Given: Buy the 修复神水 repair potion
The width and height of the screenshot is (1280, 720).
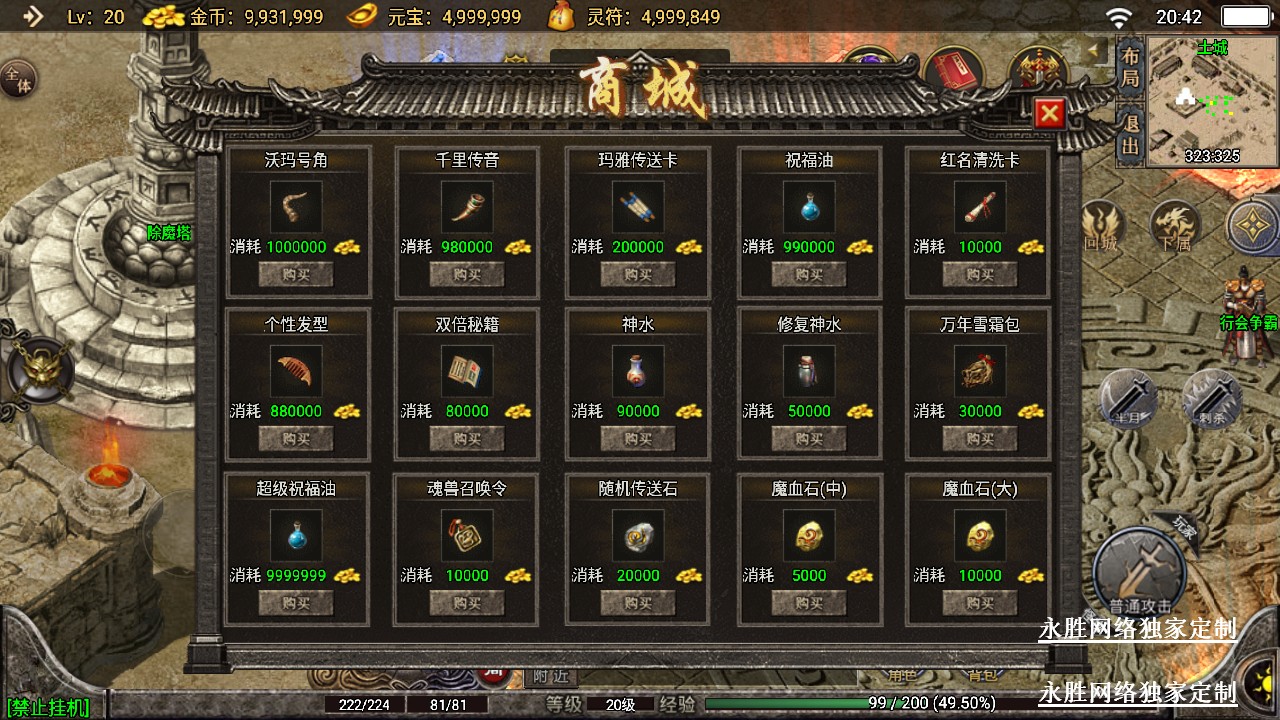Looking at the screenshot, I should tap(809, 438).
